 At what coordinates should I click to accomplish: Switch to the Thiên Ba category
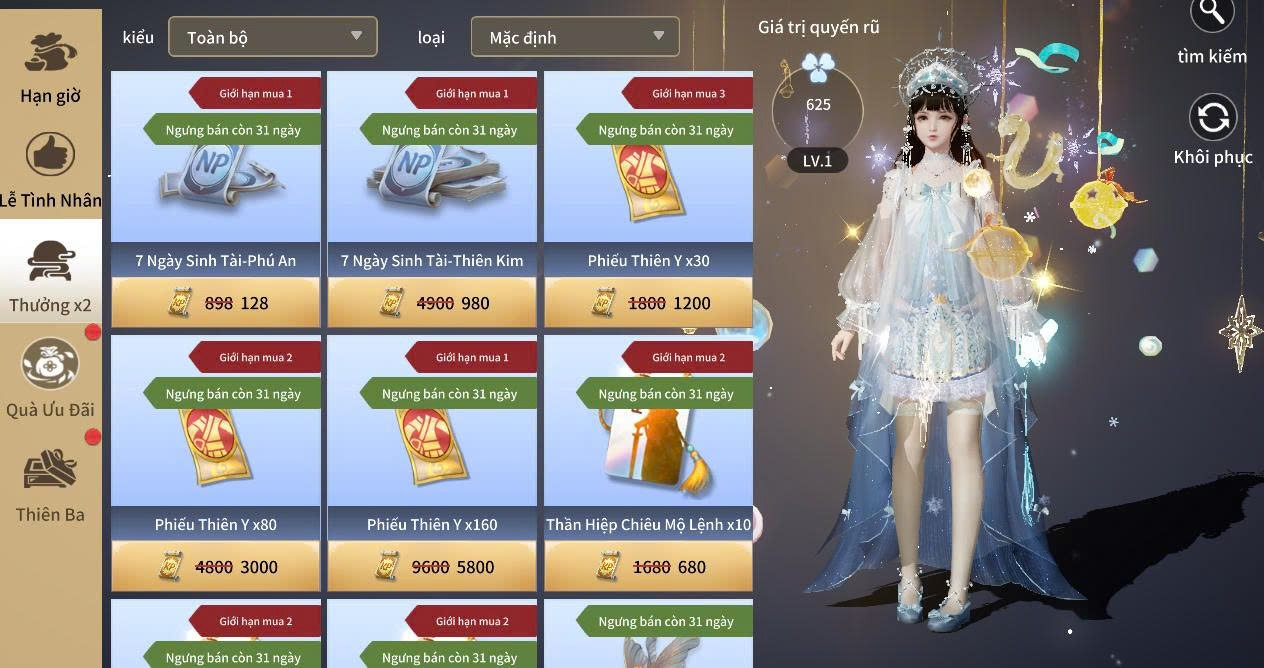tap(50, 485)
